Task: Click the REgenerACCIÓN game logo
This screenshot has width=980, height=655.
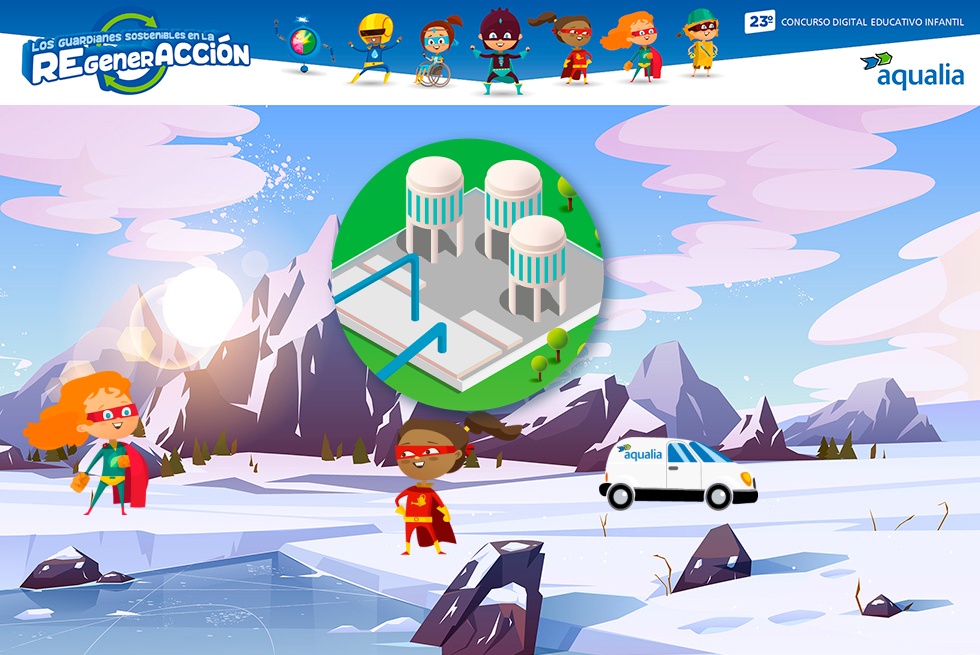Action: point(137,55)
